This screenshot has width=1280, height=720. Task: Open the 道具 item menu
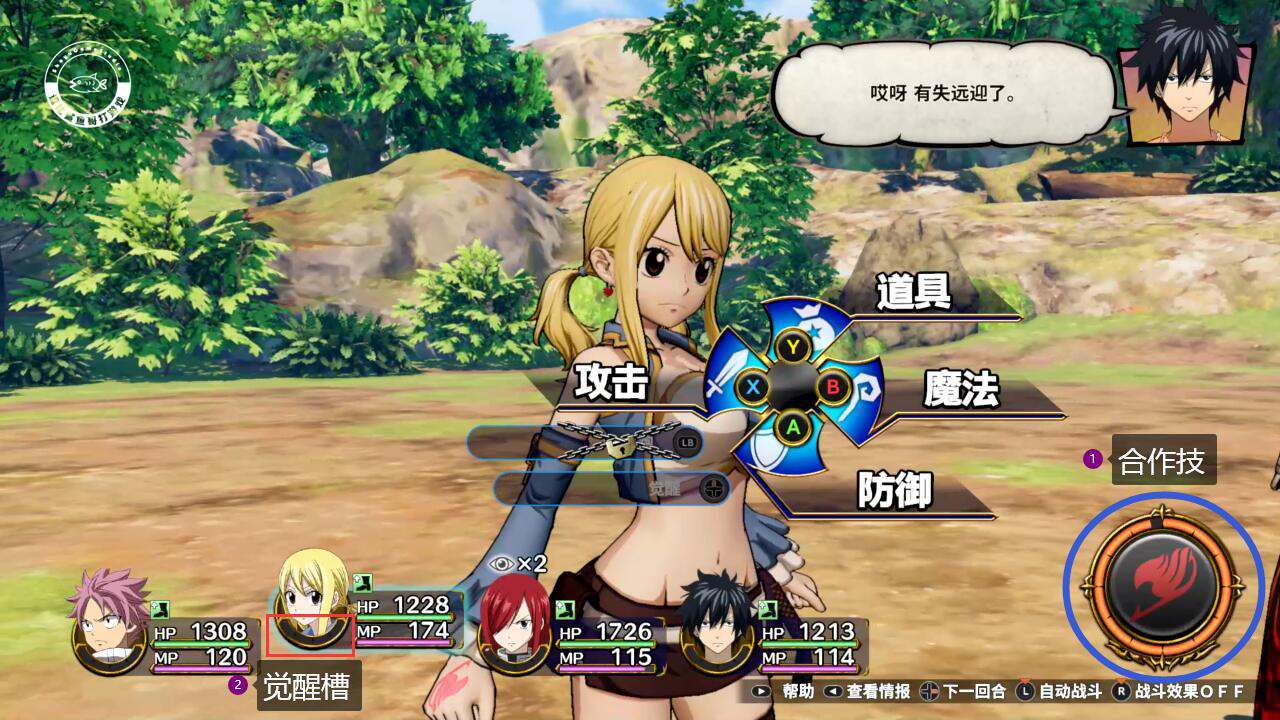tap(913, 293)
